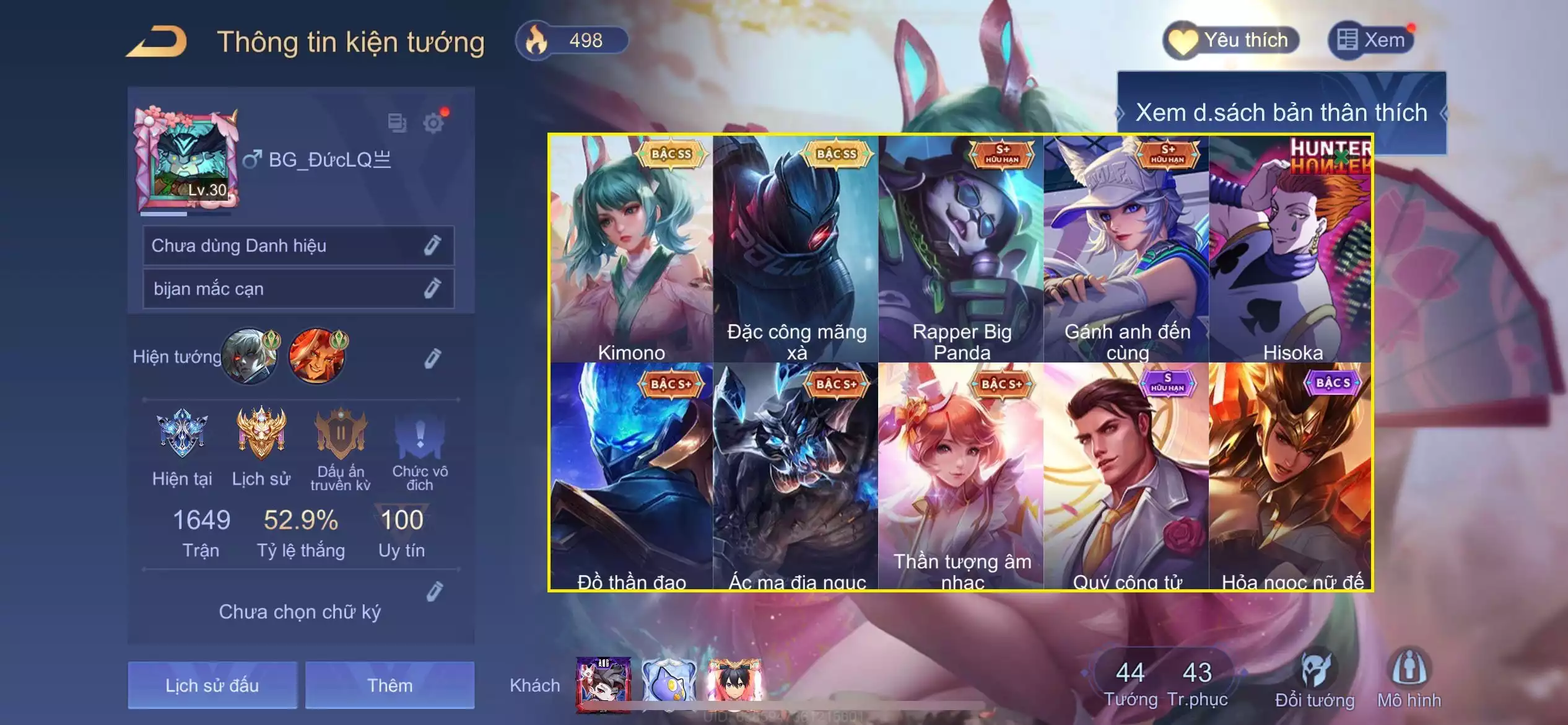Select the Kimono skin card
The height and width of the screenshot is (725, 1568).
click(631, 249)
